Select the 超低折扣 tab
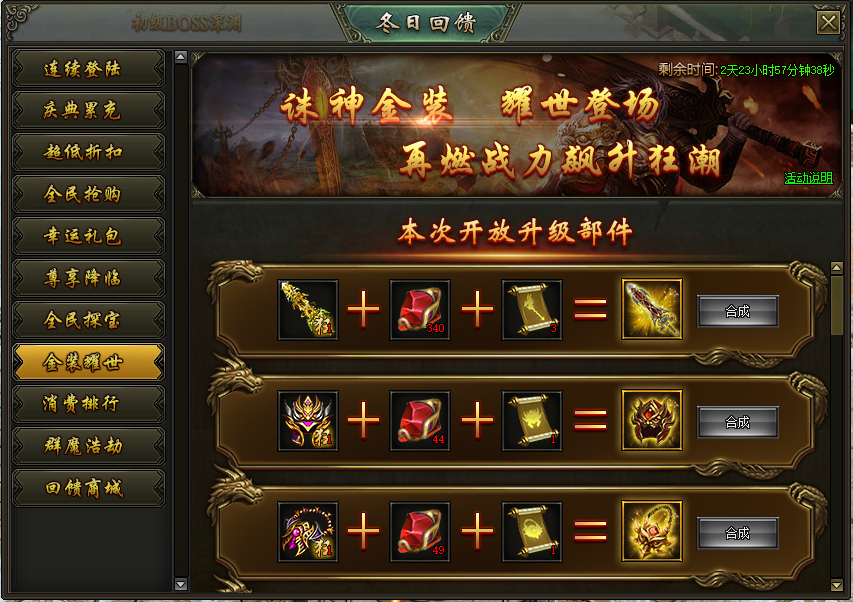Screen dimensions: 853x602 pyautogui.click(x=88, y=153)
